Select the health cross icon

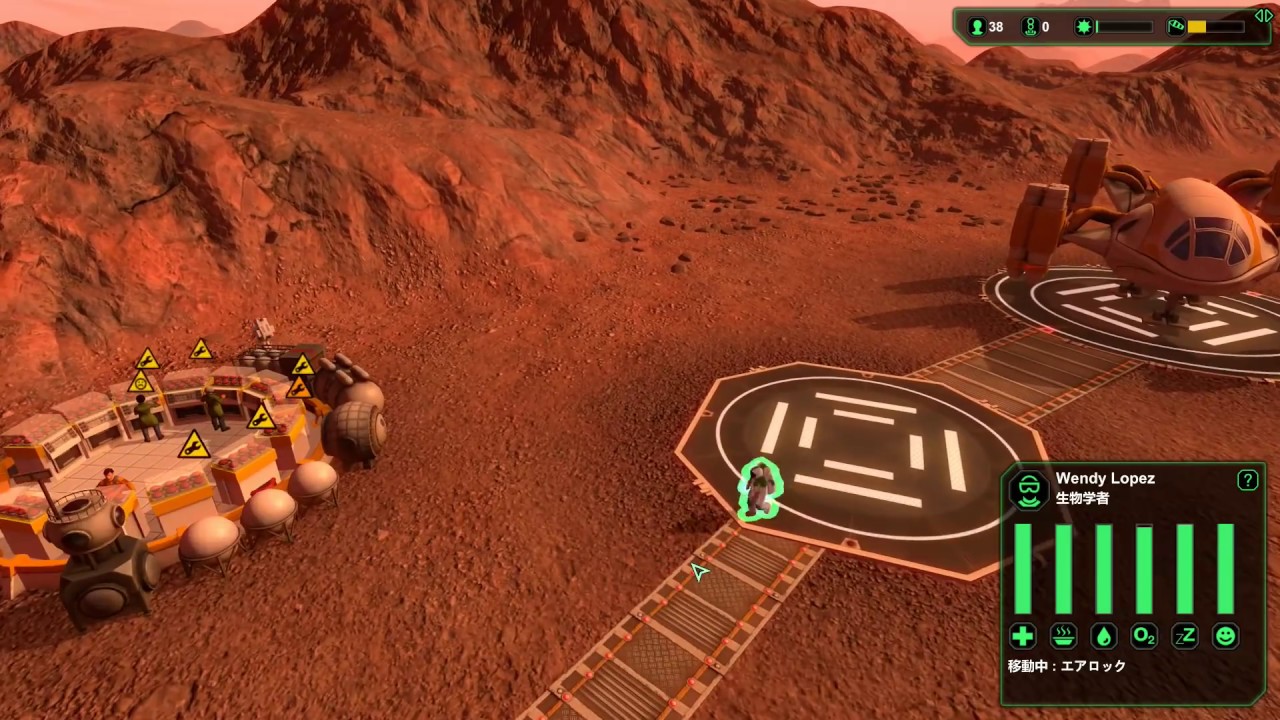[1022, 636]
